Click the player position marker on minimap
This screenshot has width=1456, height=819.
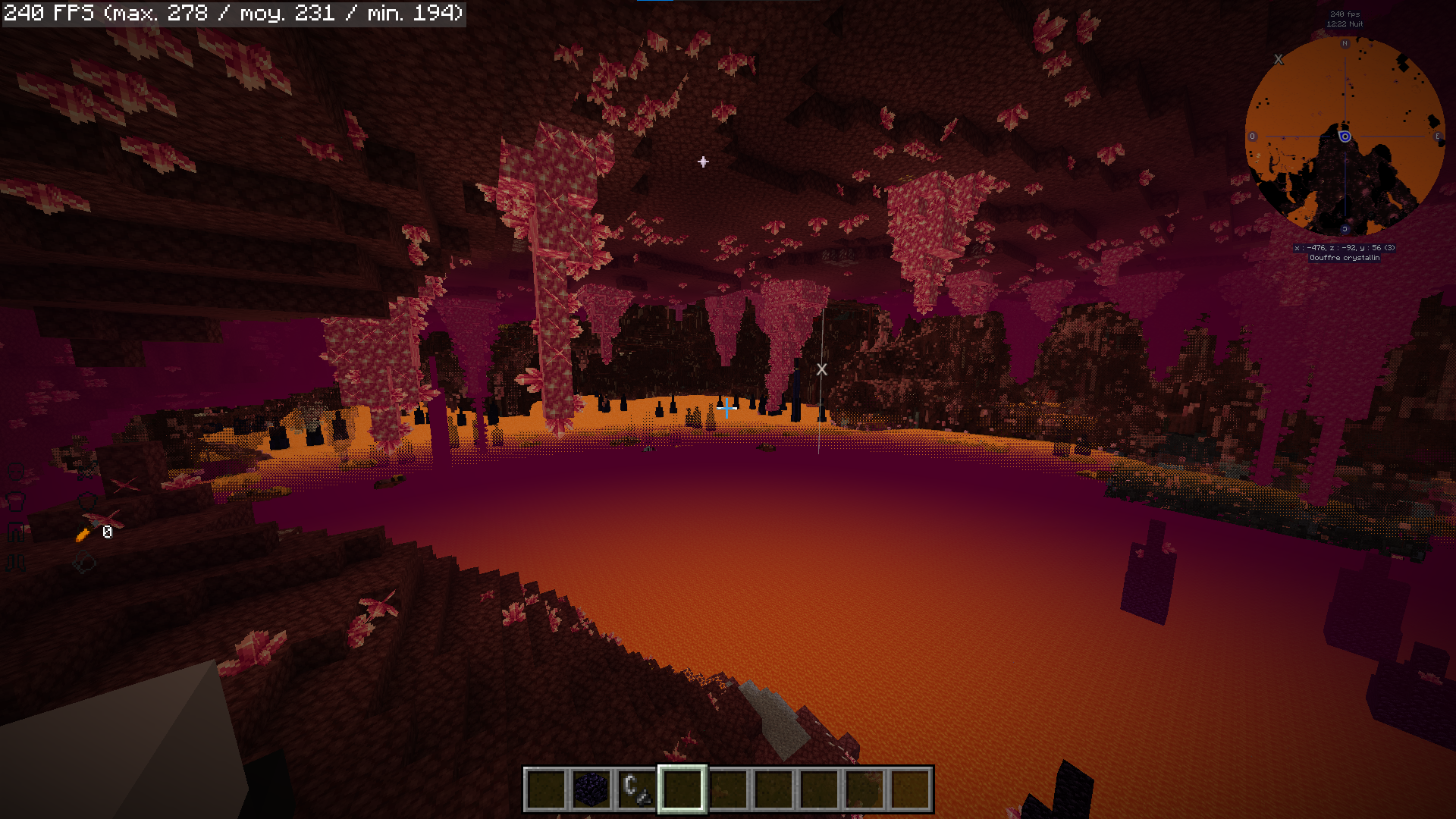(1345, 136)
